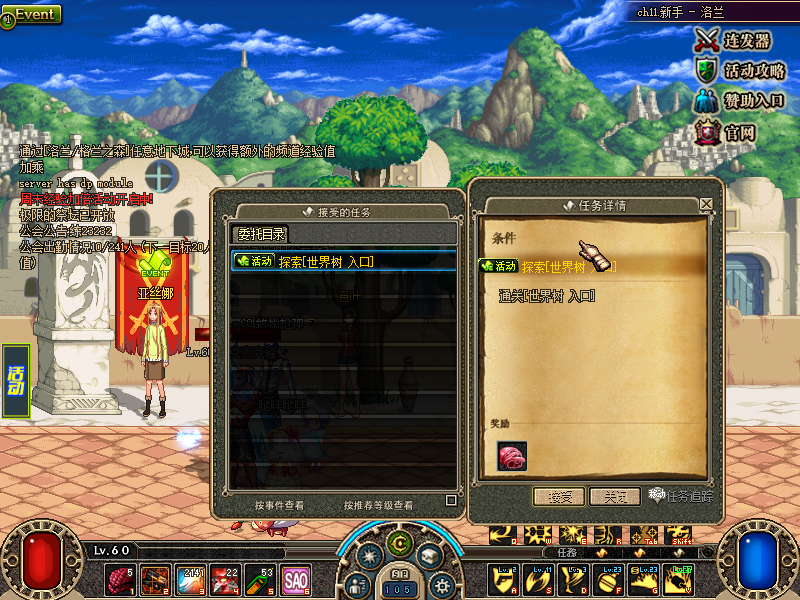The width and height of the screenshot is (800, 600).
Task: Switch to the 委托目录 tab
Action: pyautogui.click(x=260, y=234)
